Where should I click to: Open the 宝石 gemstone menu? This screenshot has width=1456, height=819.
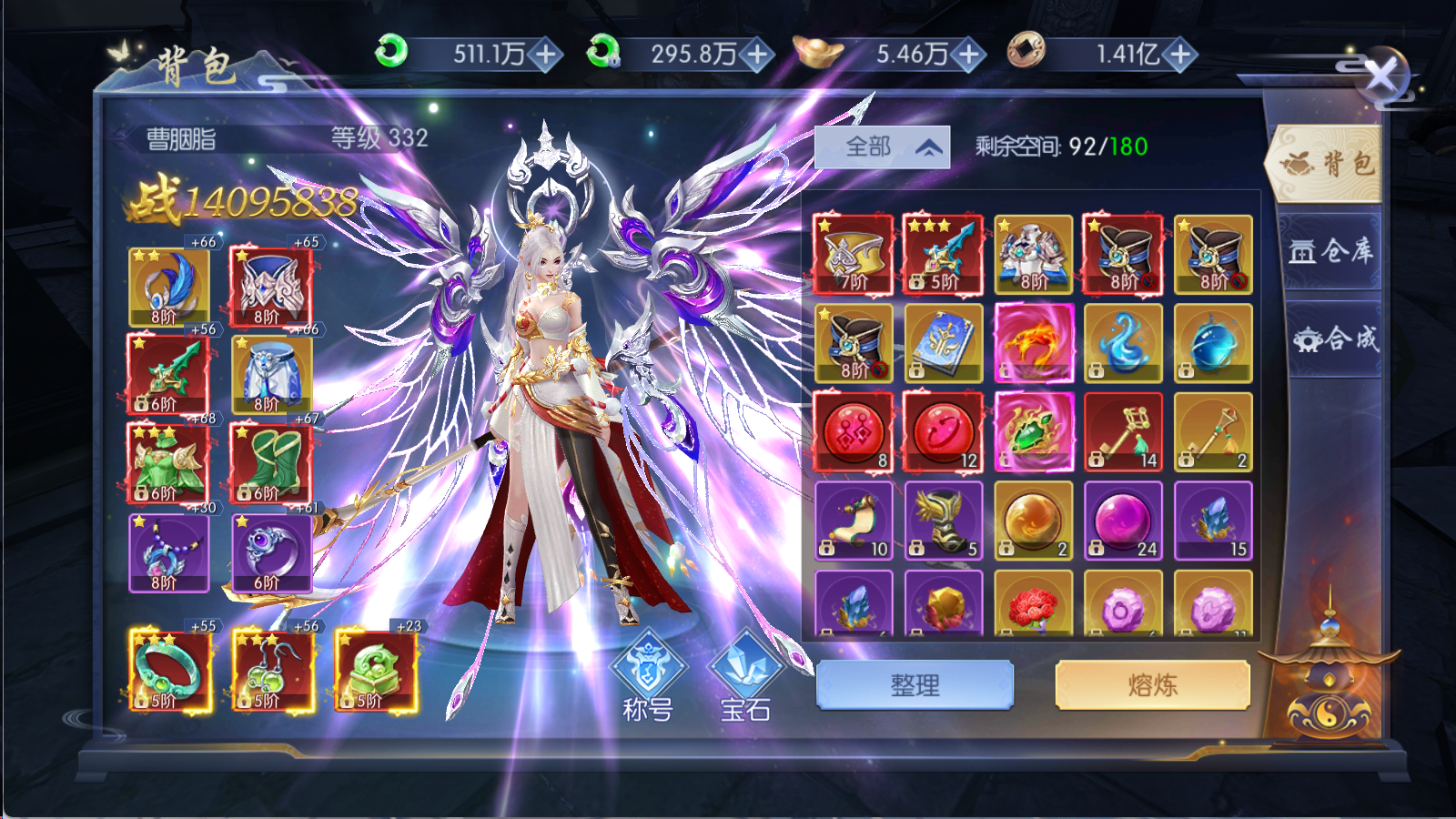(745, 676)
